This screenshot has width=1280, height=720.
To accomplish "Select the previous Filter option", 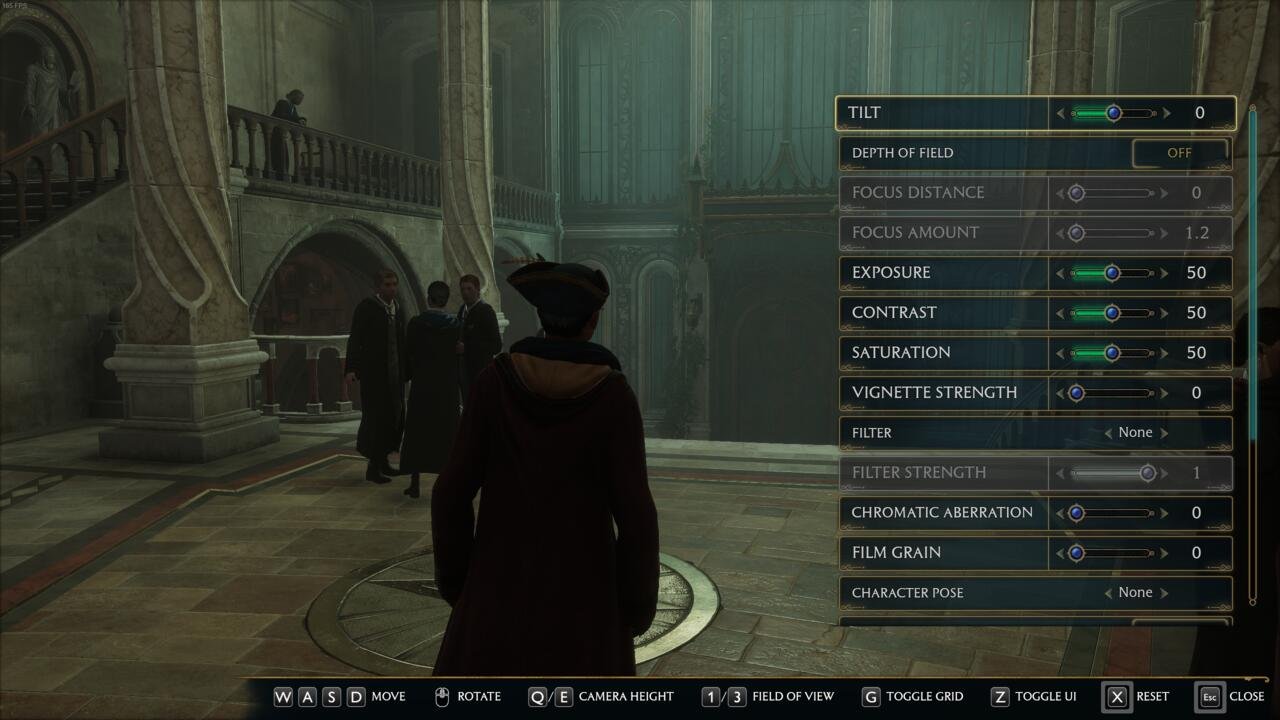I will tap(1108, 433).
